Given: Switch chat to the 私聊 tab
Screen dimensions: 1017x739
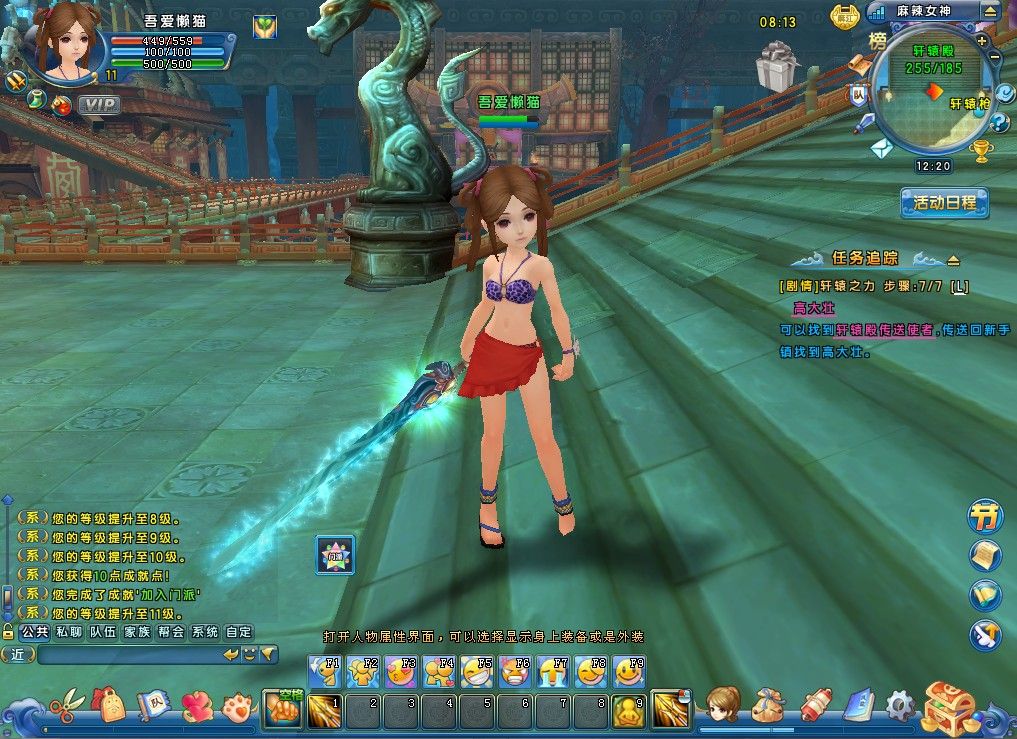Looking at the screenshot, I should [x=69, y=632].
